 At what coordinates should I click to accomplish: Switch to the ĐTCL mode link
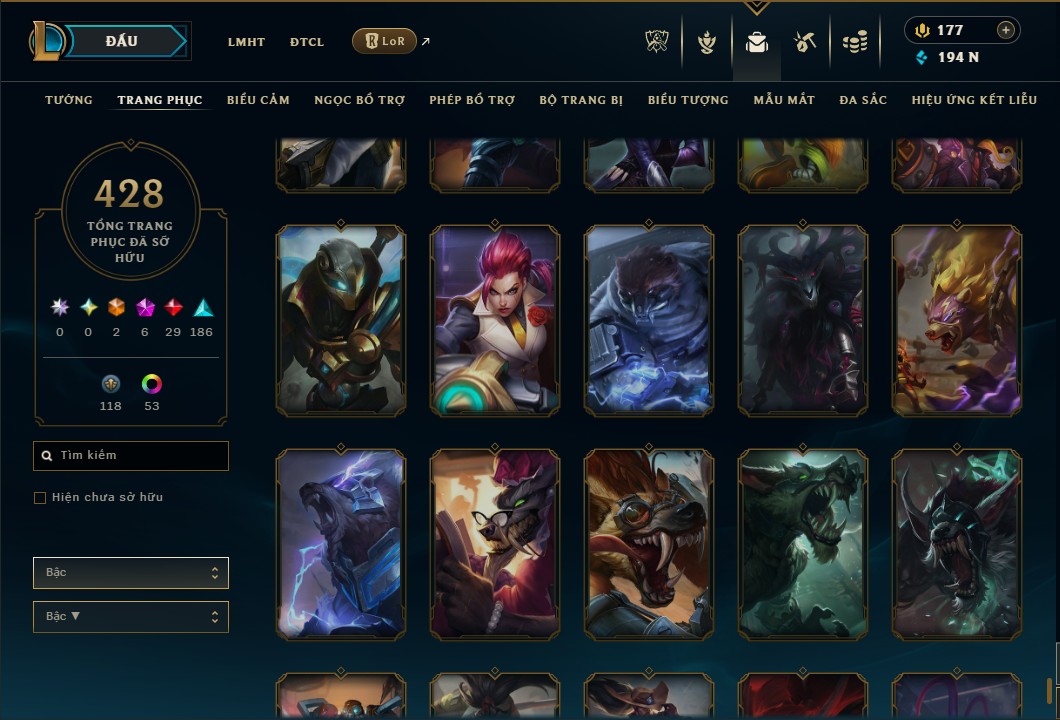(x=307, y=42)
